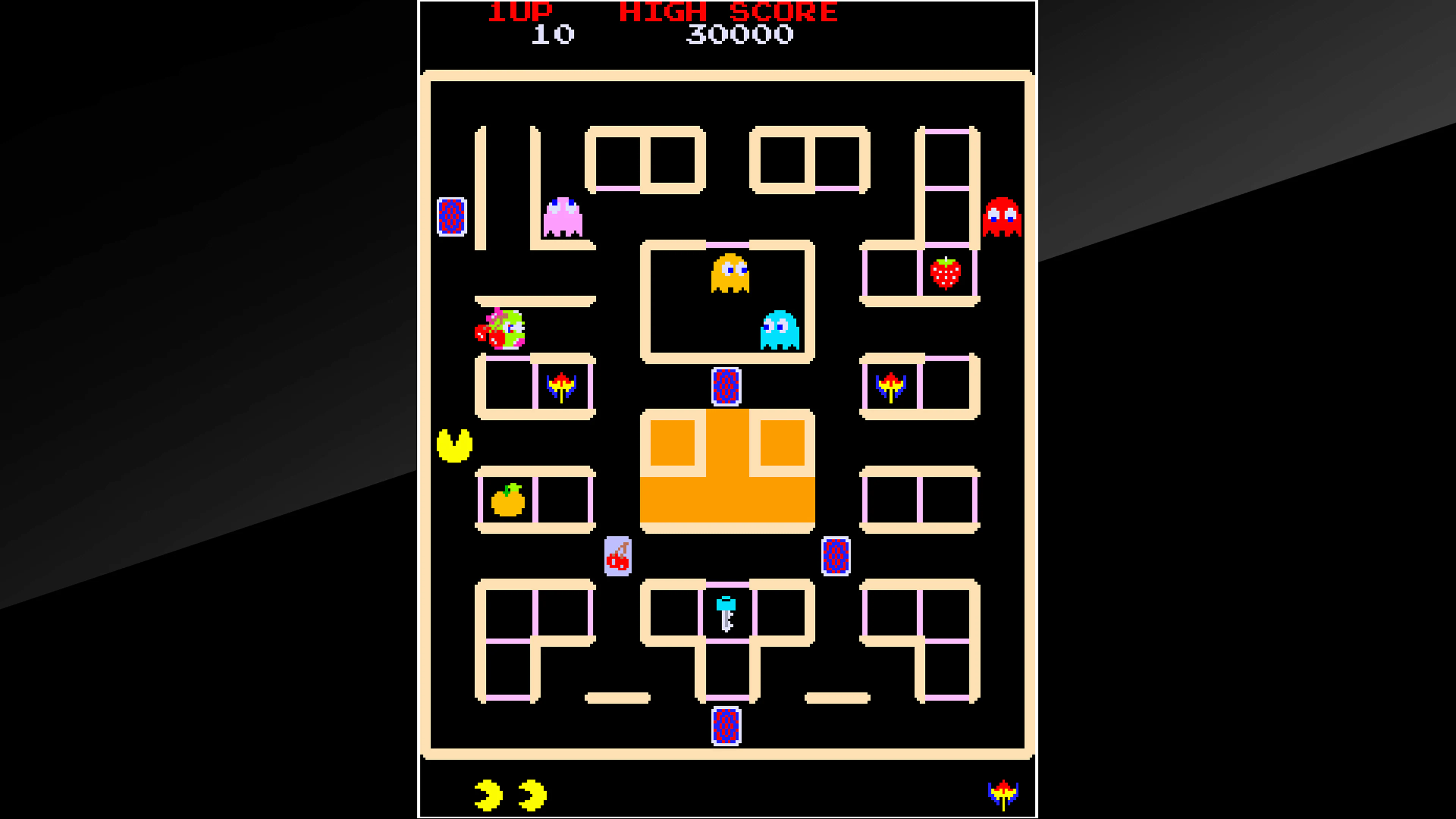Click the 1UP label
This screenshot has height=819, width=1456.
(x=518, y=12)
